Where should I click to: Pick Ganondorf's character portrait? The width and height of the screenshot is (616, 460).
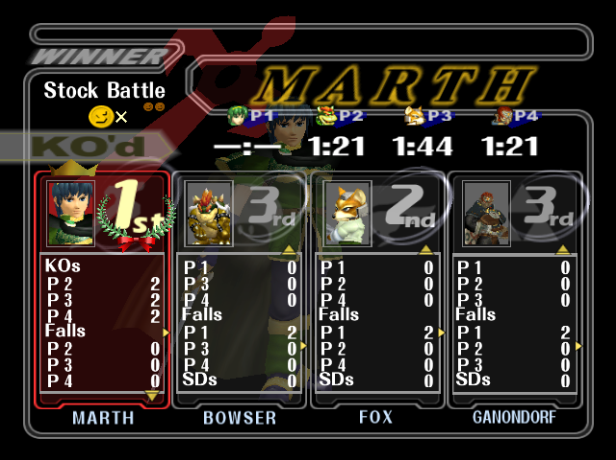coord(486,213)
